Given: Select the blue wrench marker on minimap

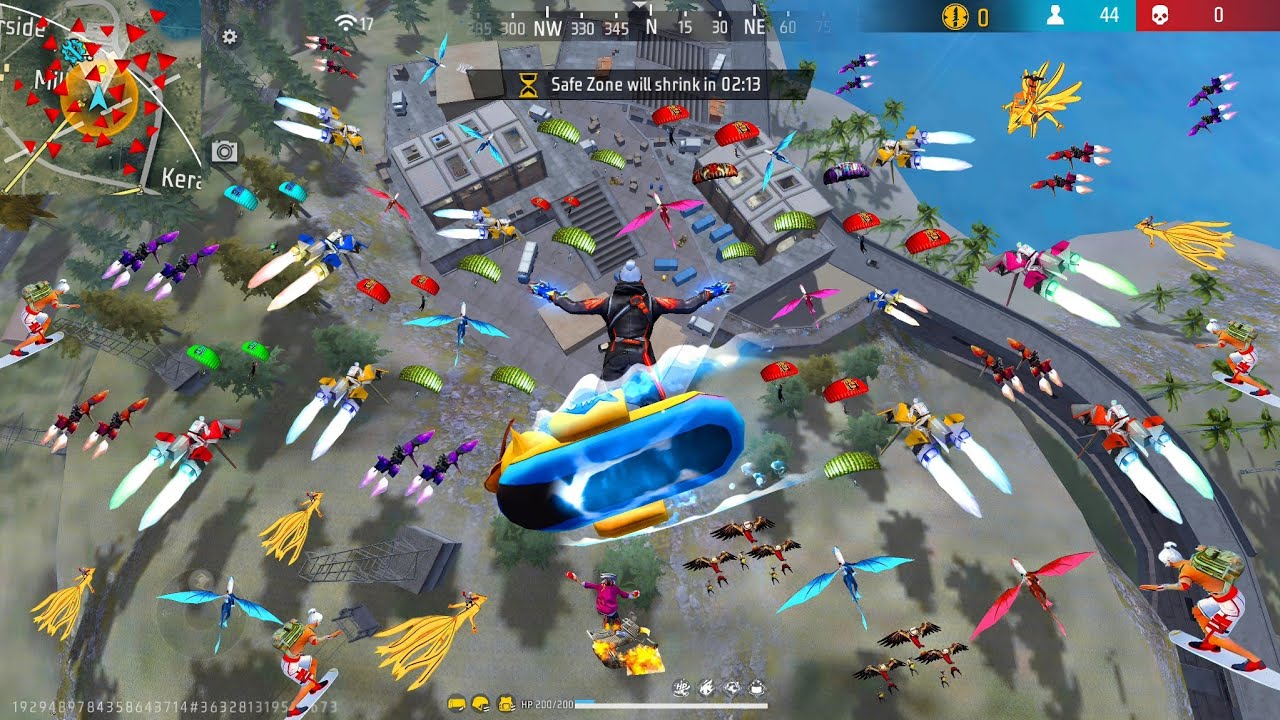Looking at the screenshot, I should [72, 51].
